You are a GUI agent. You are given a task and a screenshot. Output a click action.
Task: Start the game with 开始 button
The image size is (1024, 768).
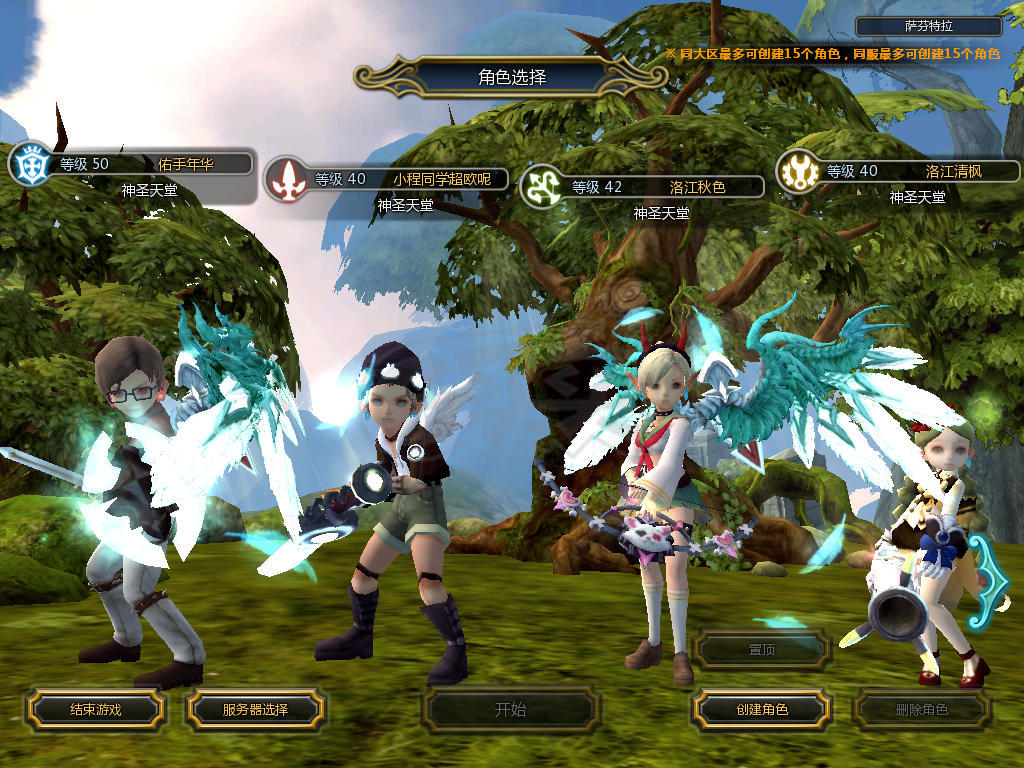tap(510, 710)
